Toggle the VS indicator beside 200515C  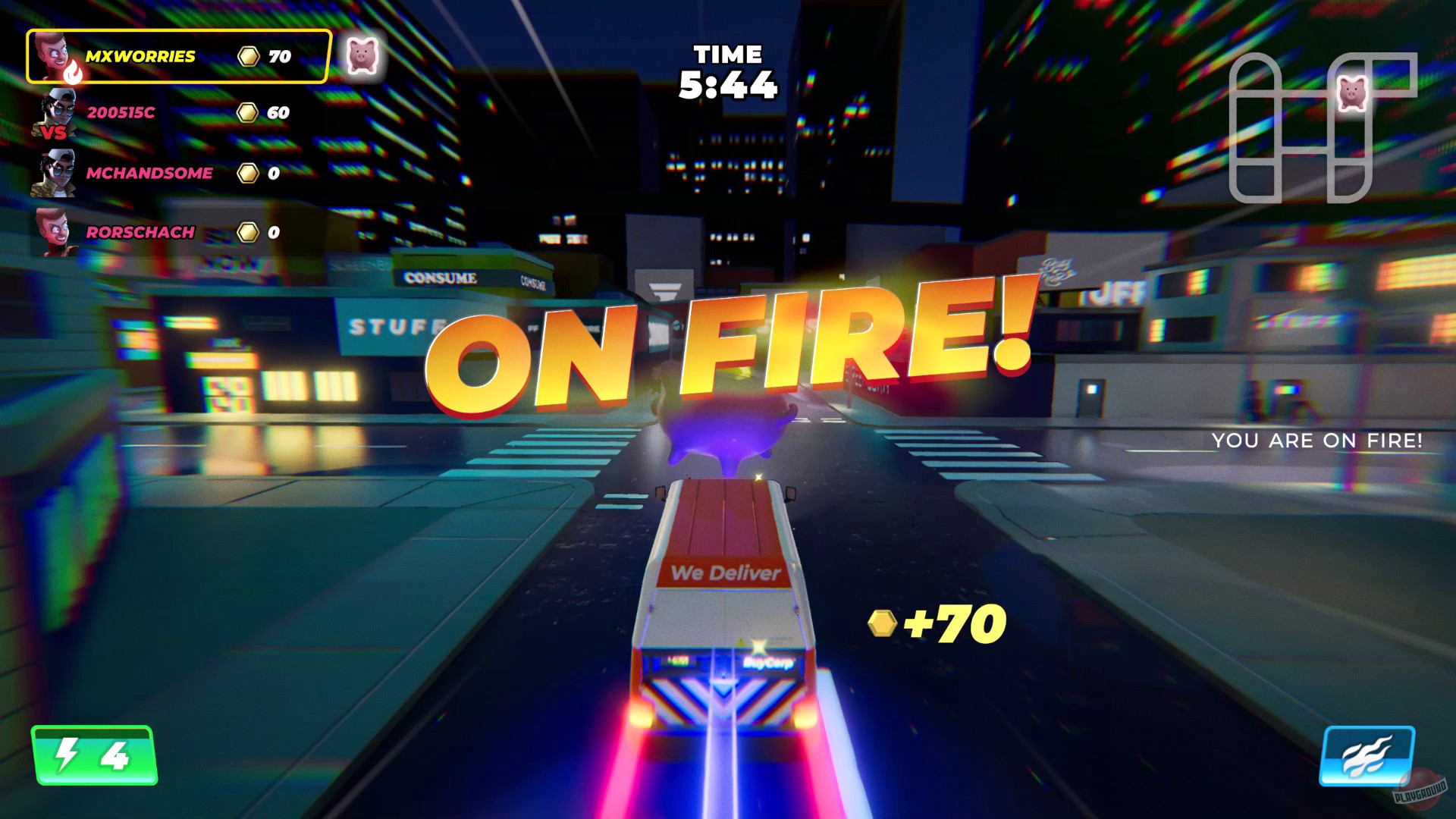(54, 133)
